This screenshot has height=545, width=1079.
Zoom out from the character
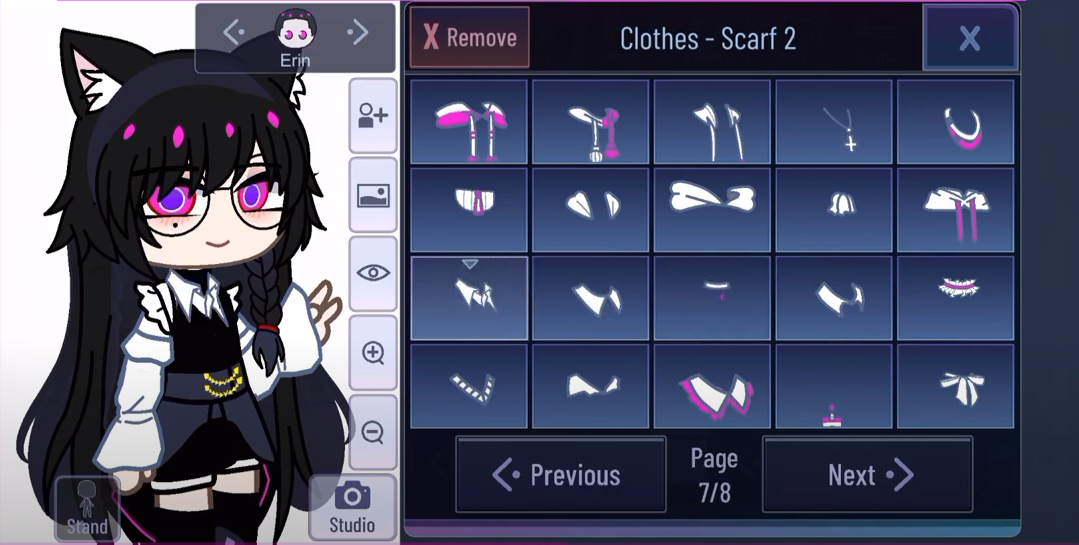(373, 432)
